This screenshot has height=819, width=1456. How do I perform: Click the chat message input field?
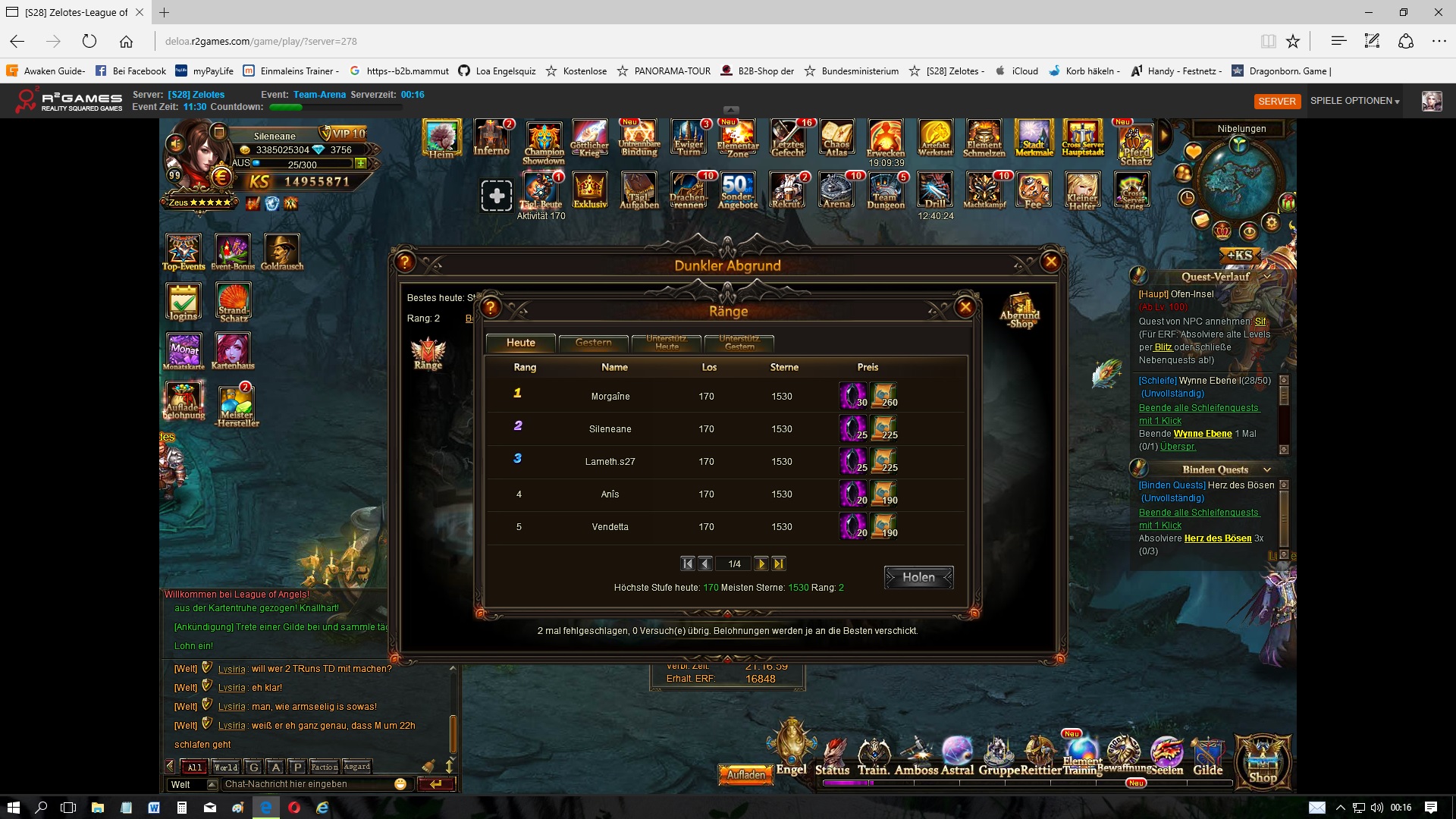(x=307, y=784)
